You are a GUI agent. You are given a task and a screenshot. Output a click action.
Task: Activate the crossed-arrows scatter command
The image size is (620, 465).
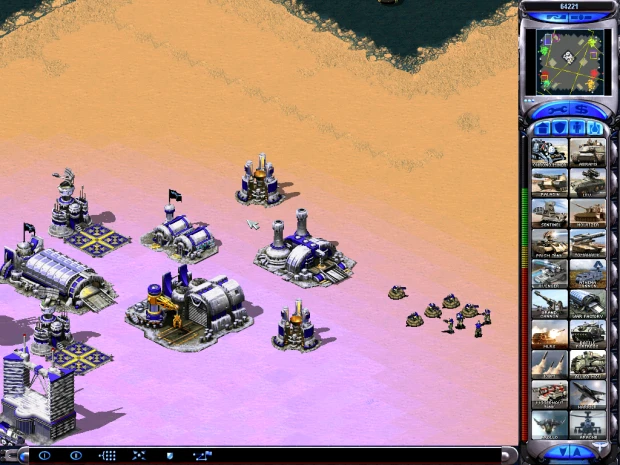(x=139, y=455)
